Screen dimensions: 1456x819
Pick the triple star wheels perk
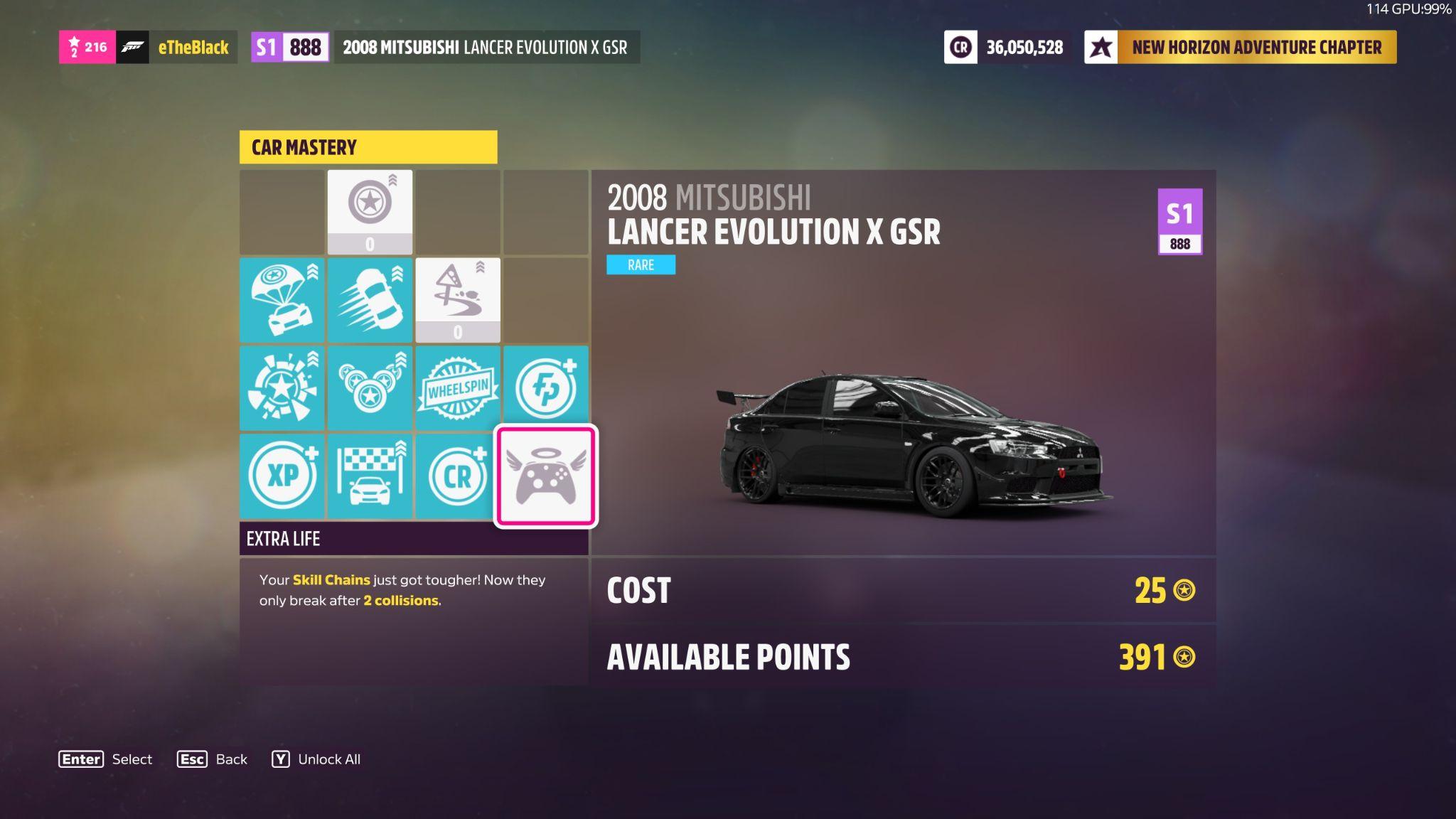point(370,388)
